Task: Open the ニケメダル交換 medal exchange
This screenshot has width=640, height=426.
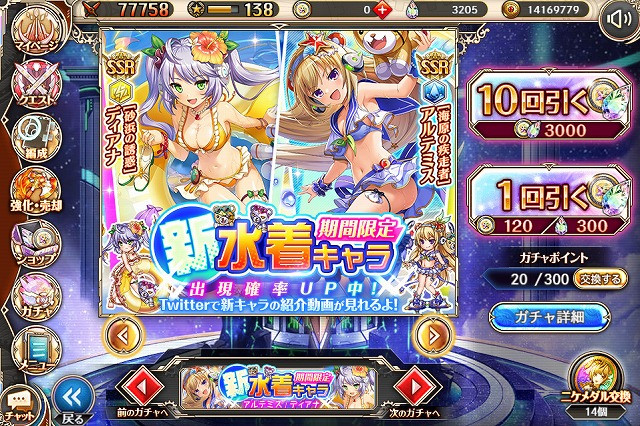Action: coord(599,390)
